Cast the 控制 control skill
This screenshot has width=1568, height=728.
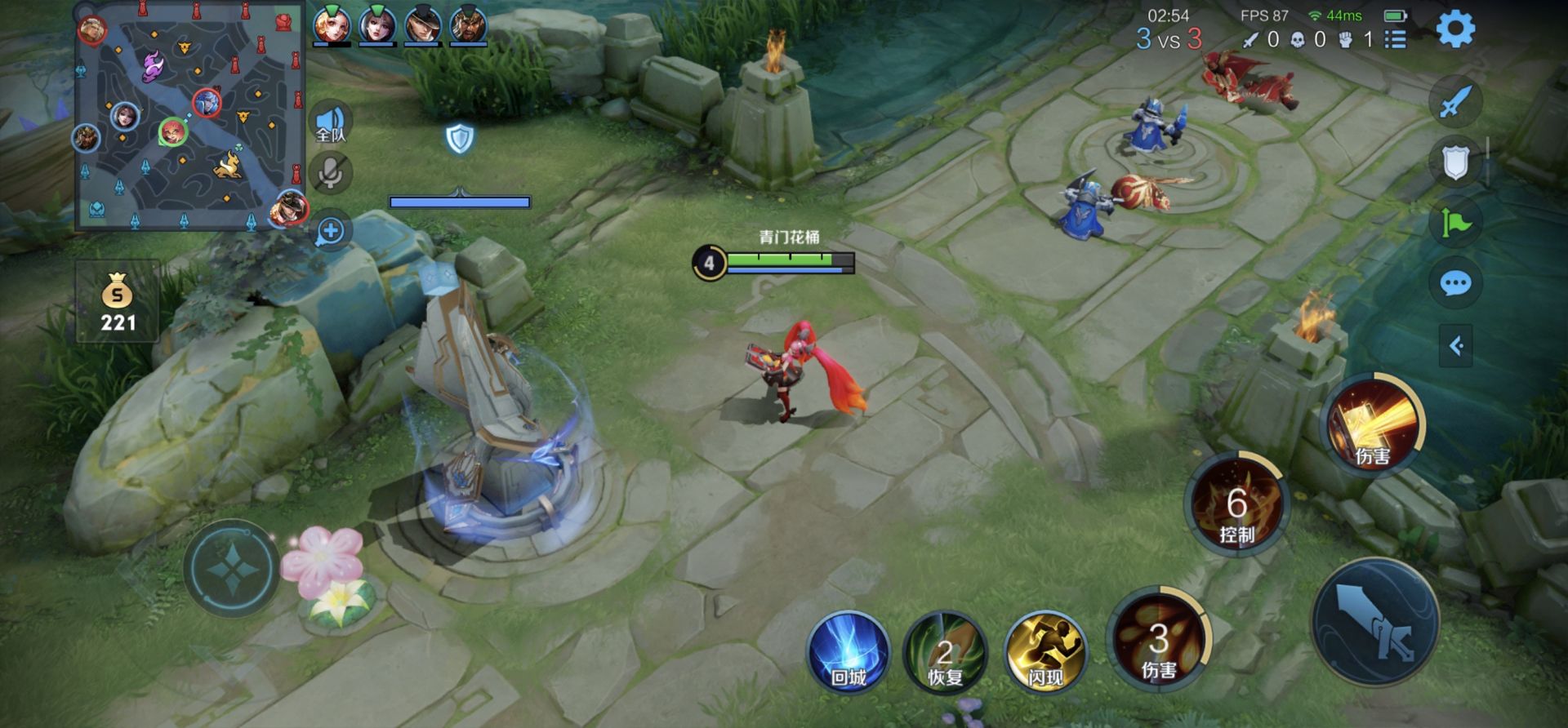pyautogui.click(x=1236, y=505)
